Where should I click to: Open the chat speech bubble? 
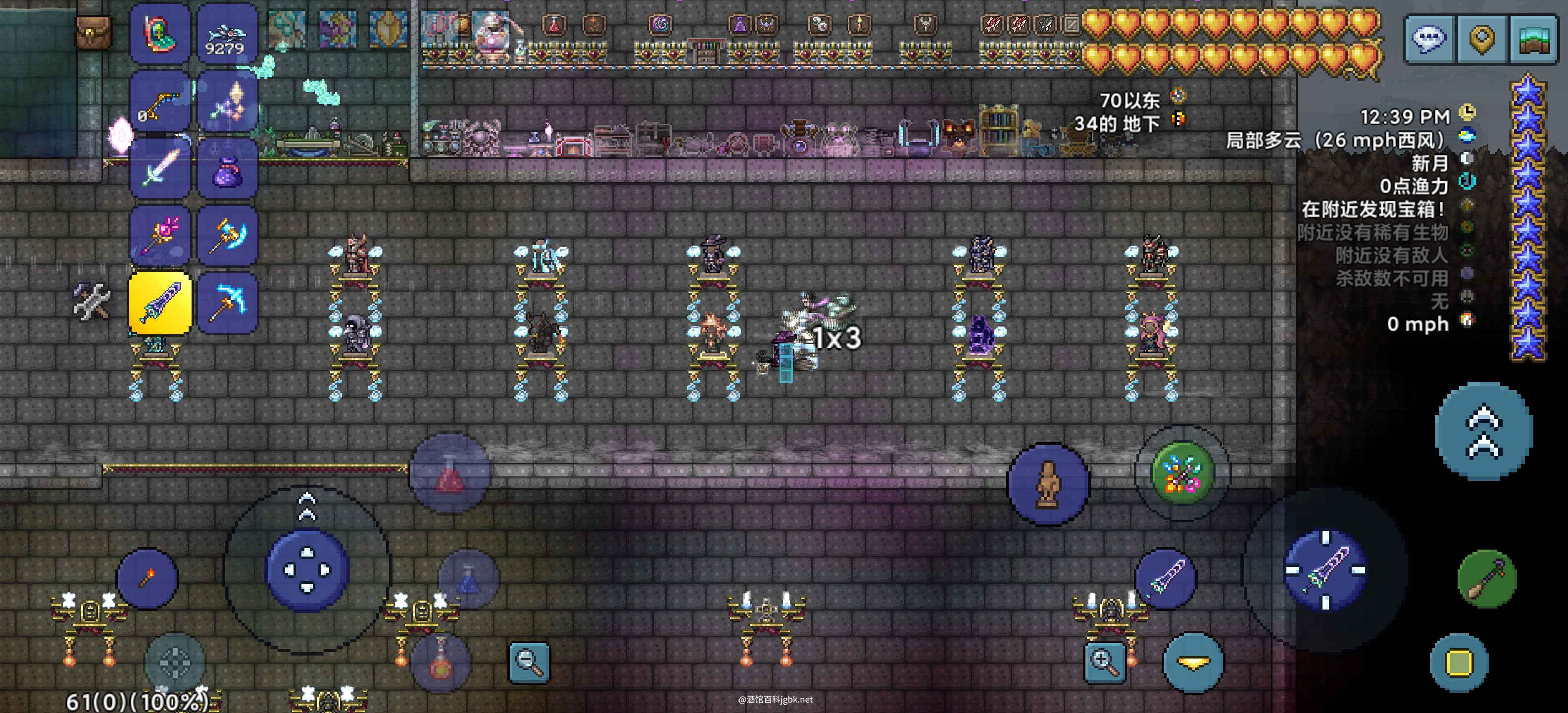(x=1429, y=38)
